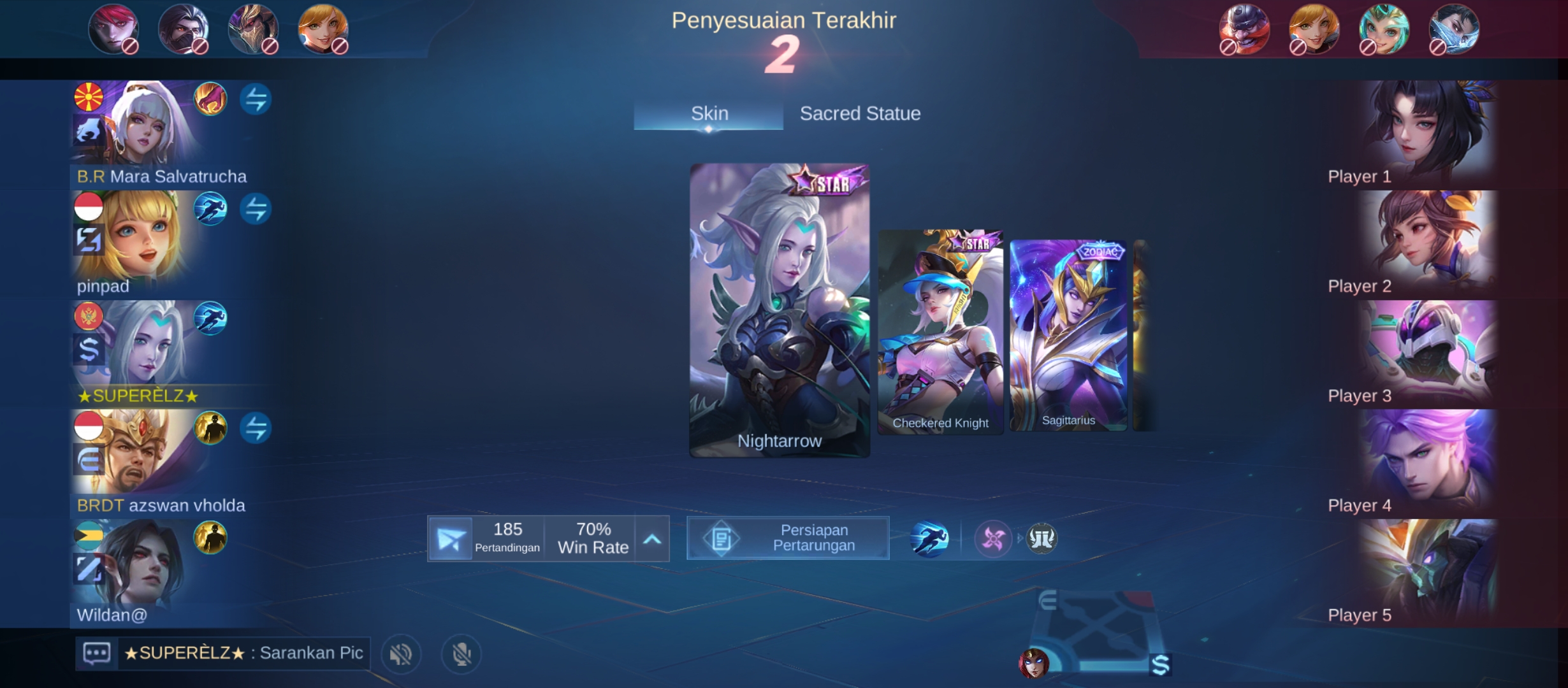
Task: Request swap with BRDT azswan vholda
Action: (256, 428)
